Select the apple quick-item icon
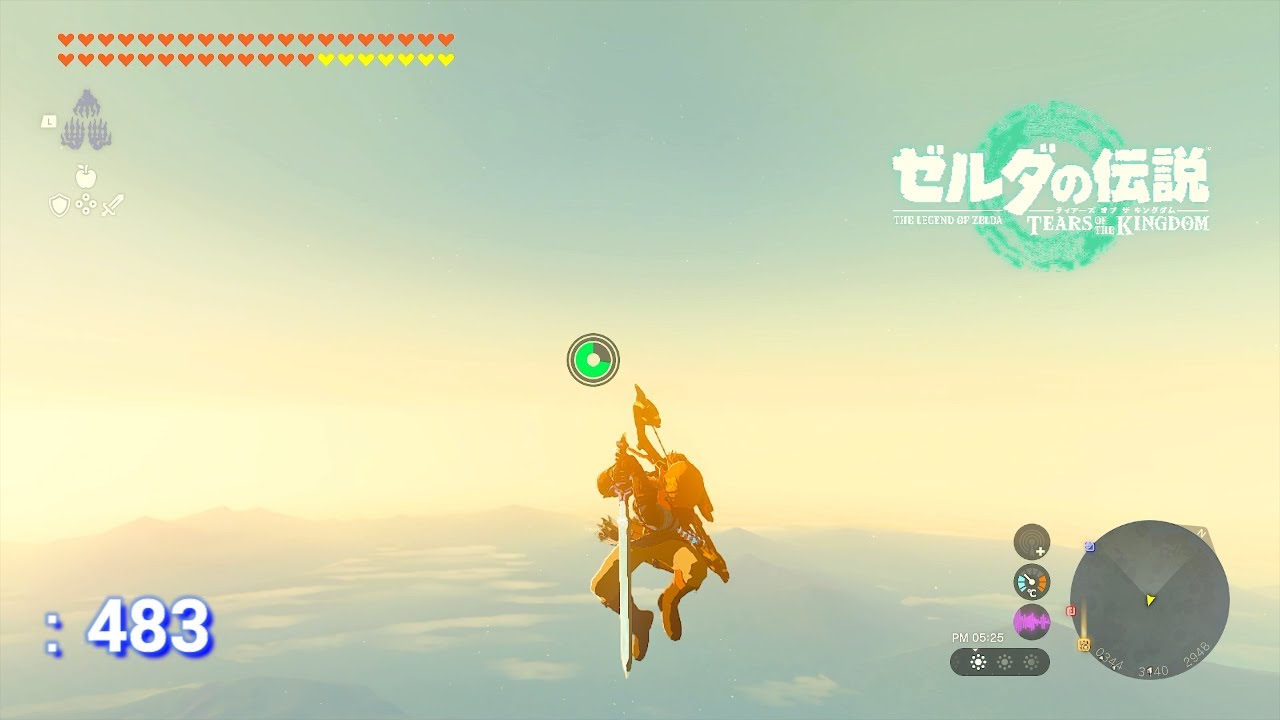 [x=86, y=177]
